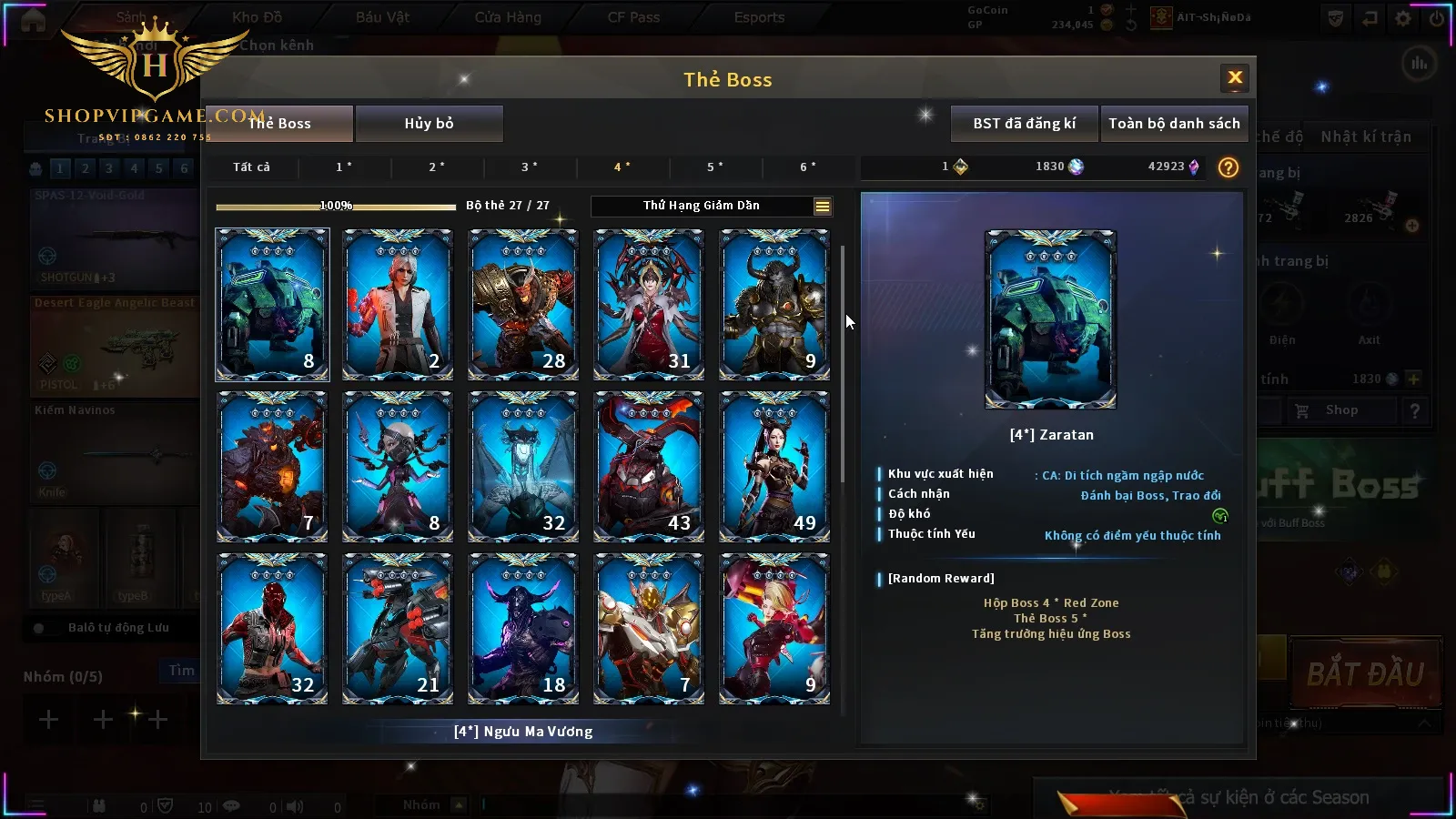This screenshot has height=819, width=1456.
Task: Select the purple horned demon card with count 18
Action: [x=523, y=629]
